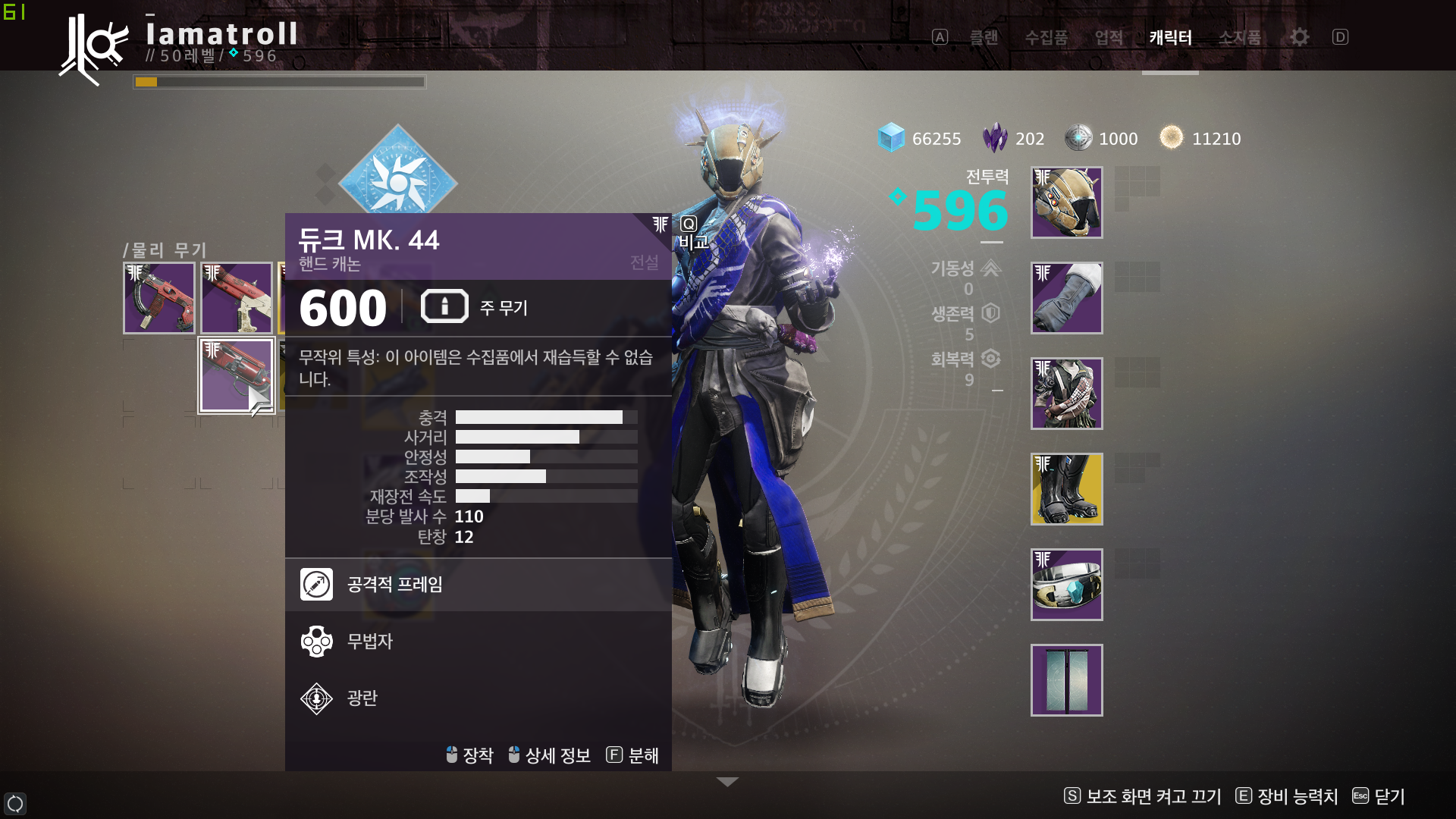The width and height of the screenshot is (1456, 819).
Task: Choose the exotic boots with yellow background
Action: (1066, 489)
